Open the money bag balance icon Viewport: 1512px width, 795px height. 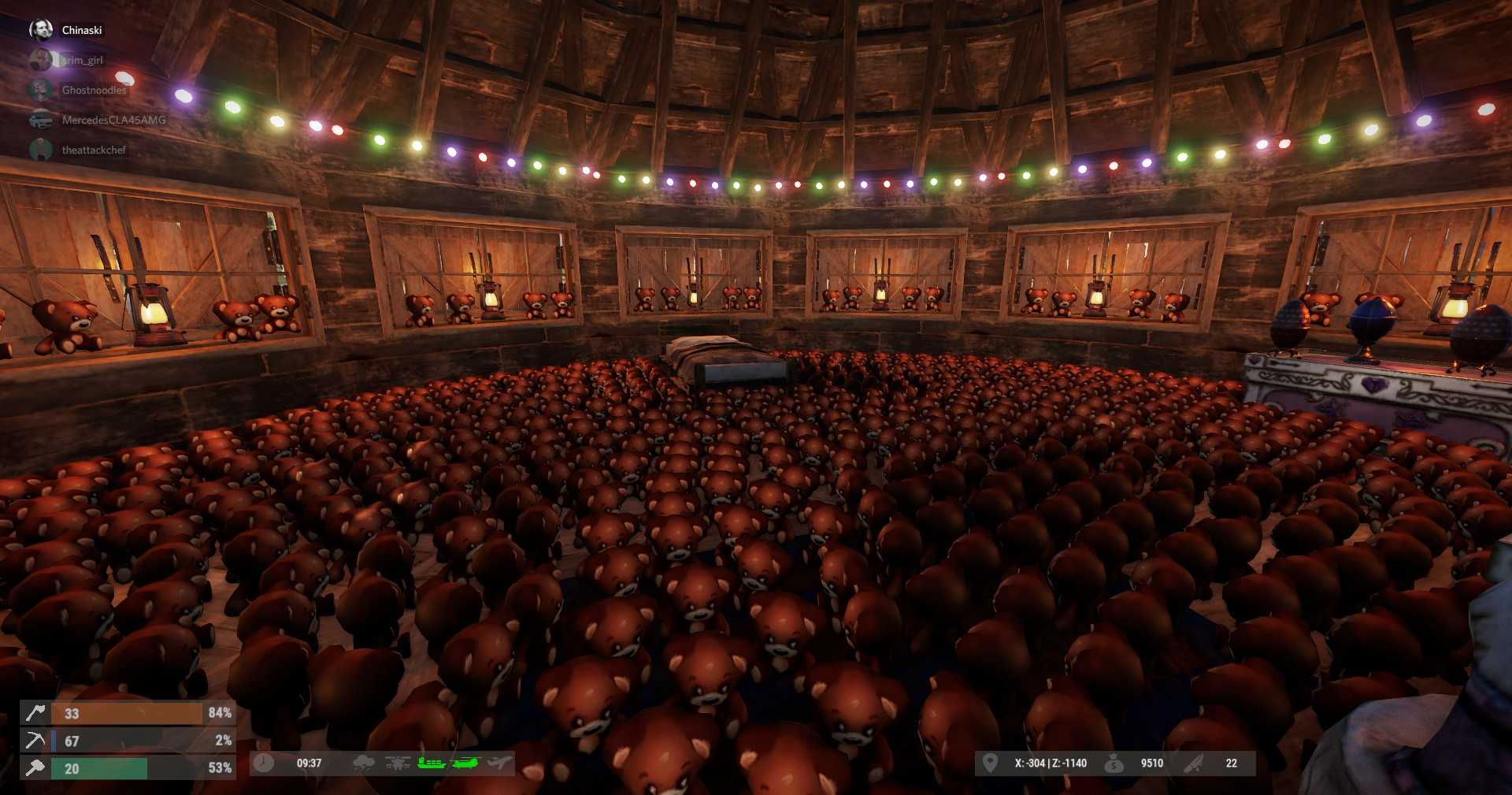point(1114,763)
